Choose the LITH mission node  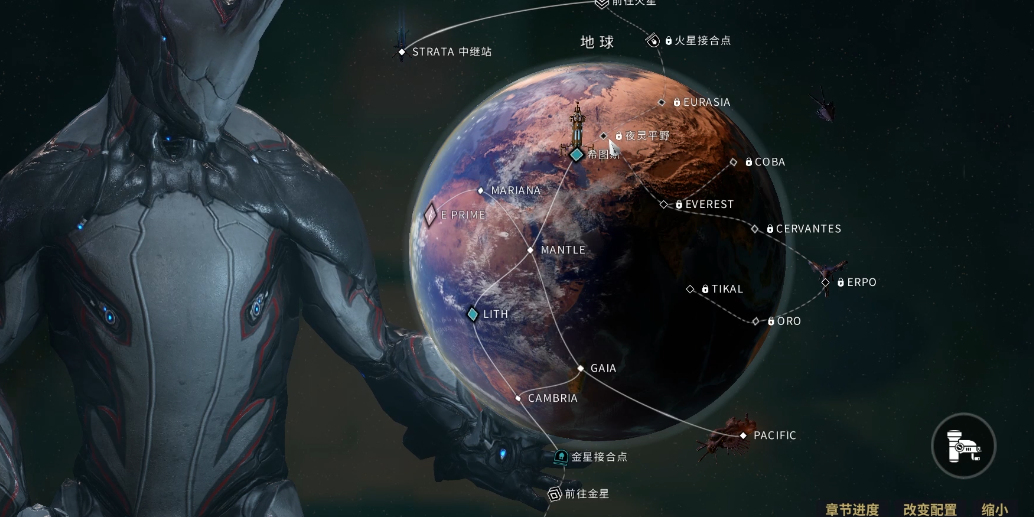coord(473,314)
